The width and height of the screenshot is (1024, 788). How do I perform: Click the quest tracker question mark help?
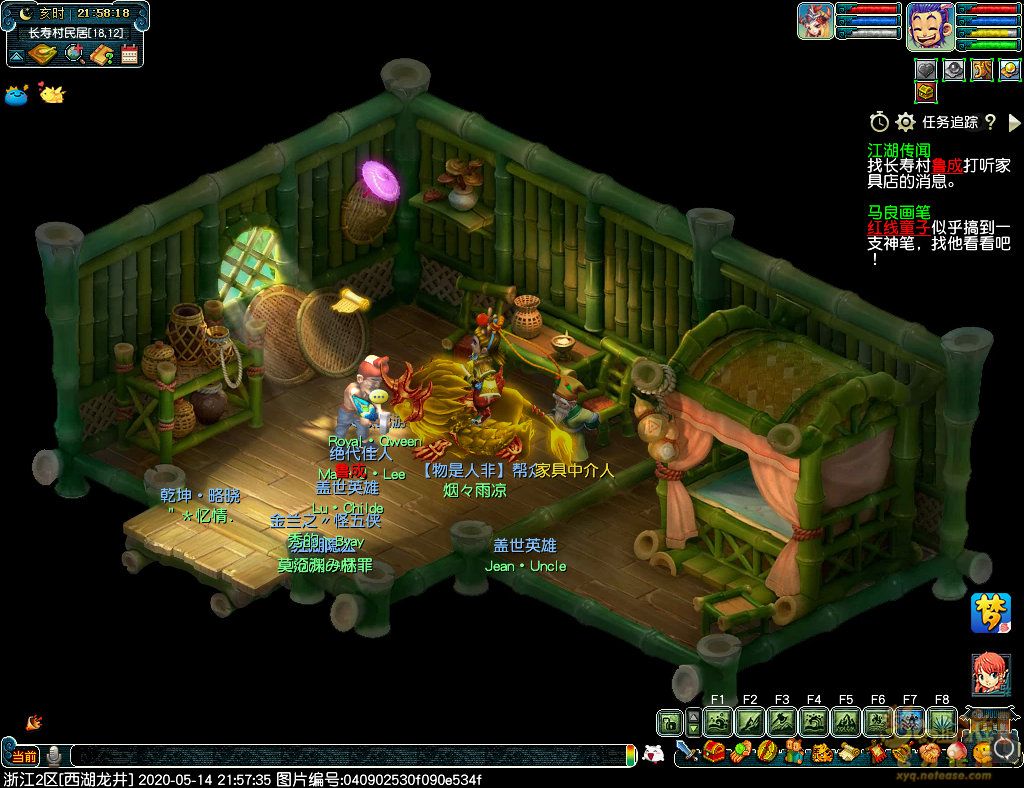(x=990, y=122)
